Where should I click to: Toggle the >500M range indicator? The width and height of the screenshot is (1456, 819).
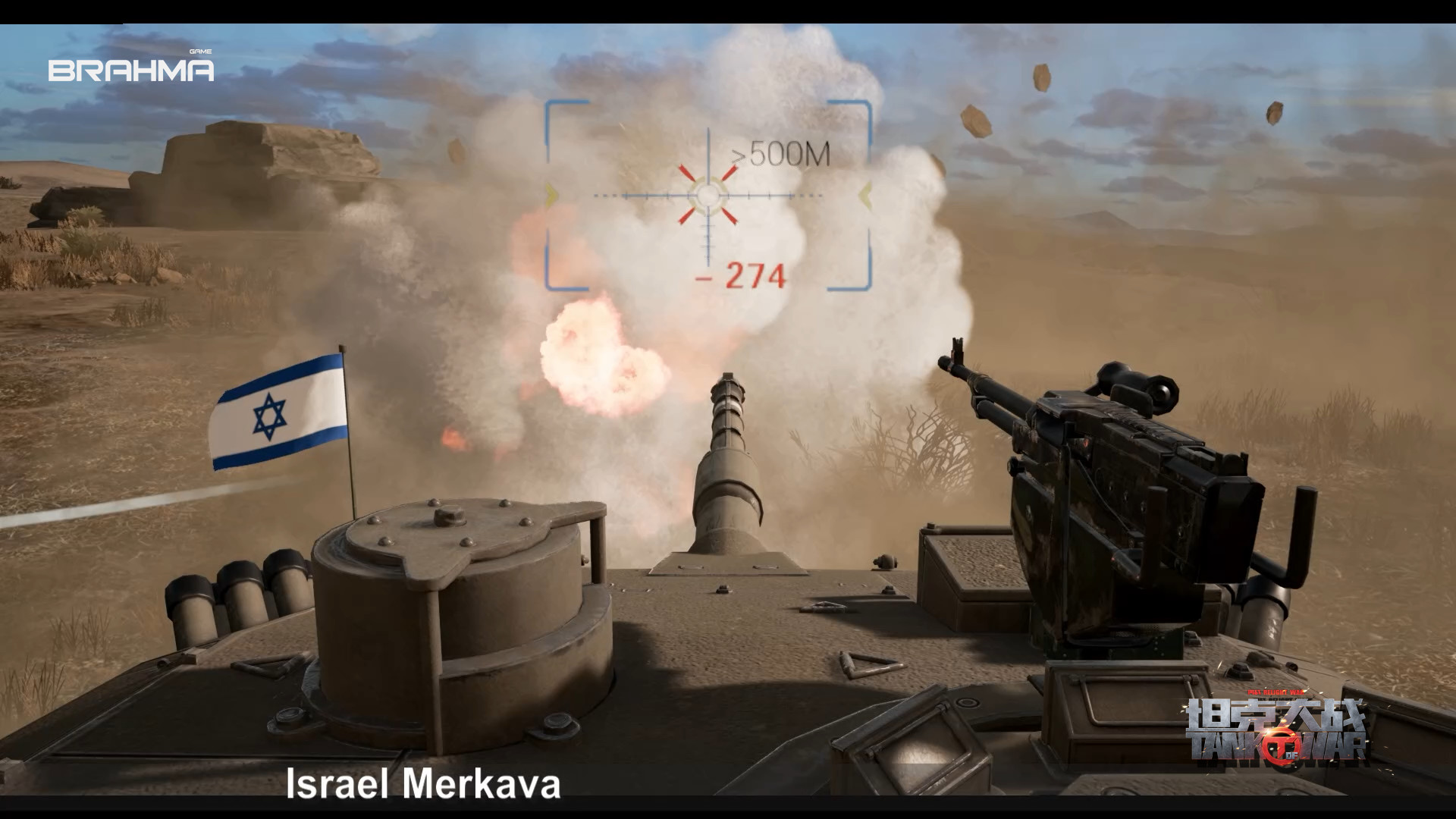(x=782, y=155)
